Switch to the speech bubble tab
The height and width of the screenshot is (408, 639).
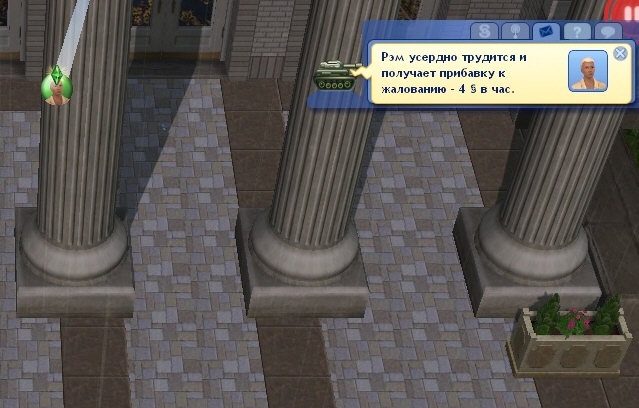605,32
